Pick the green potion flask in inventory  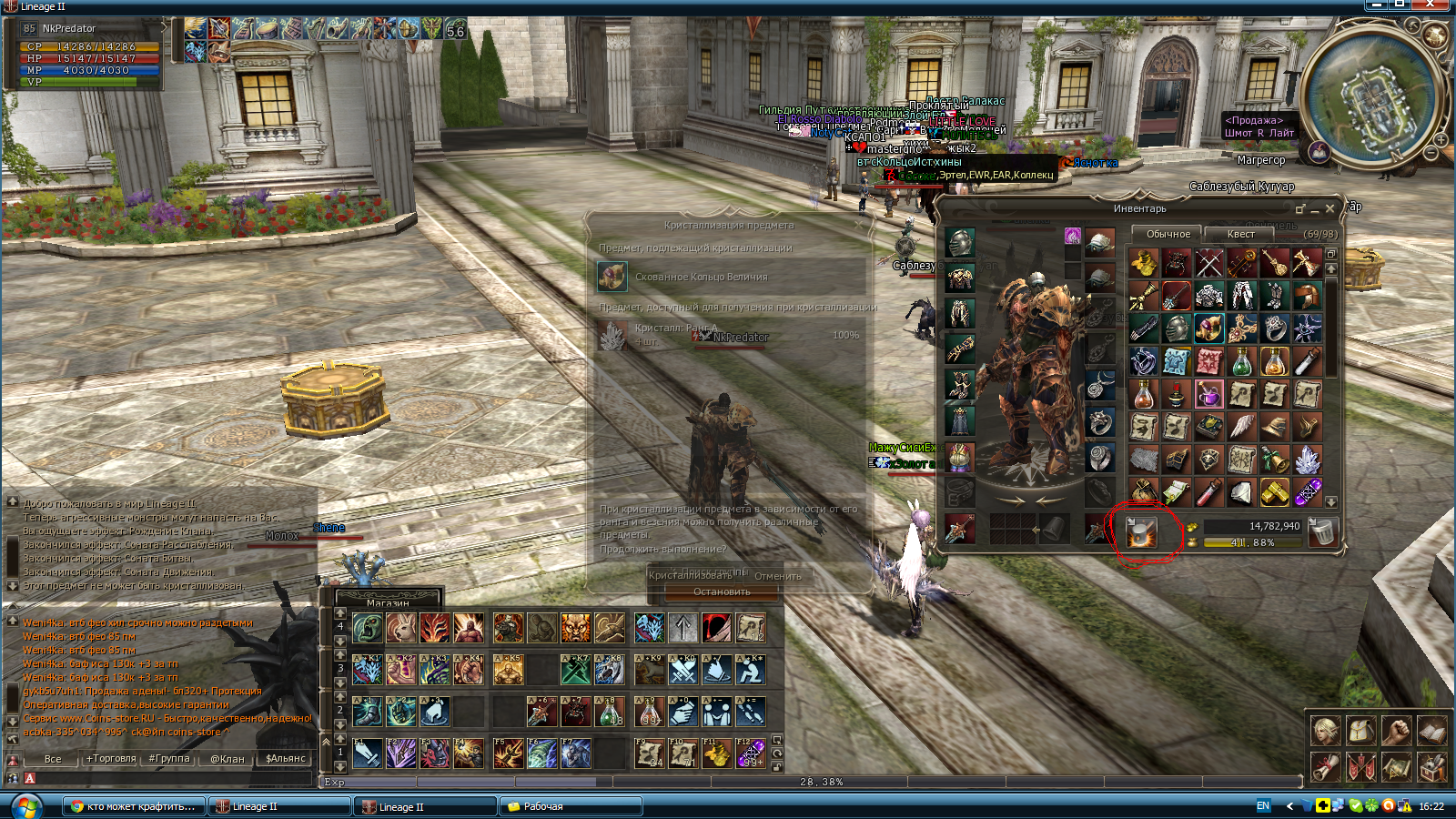pyautogui.click(x=1242, y=361)
